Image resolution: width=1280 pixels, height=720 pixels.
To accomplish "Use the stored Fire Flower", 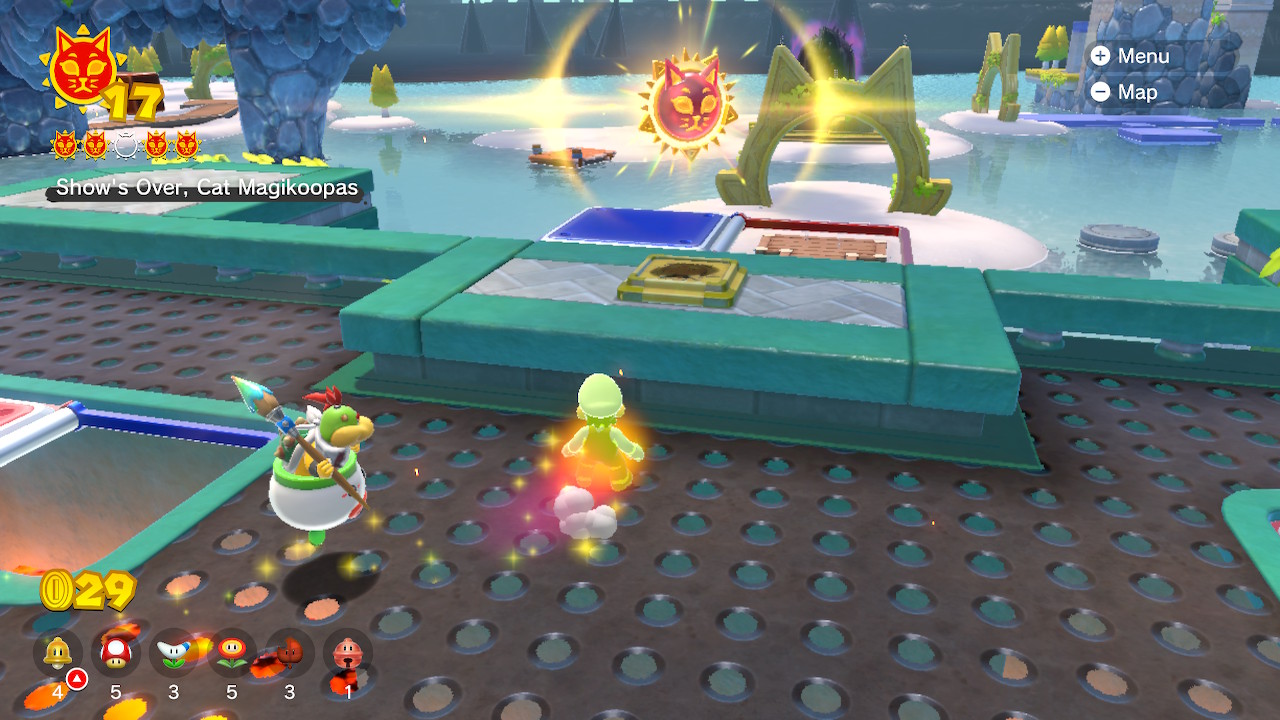I will point(231,654).
